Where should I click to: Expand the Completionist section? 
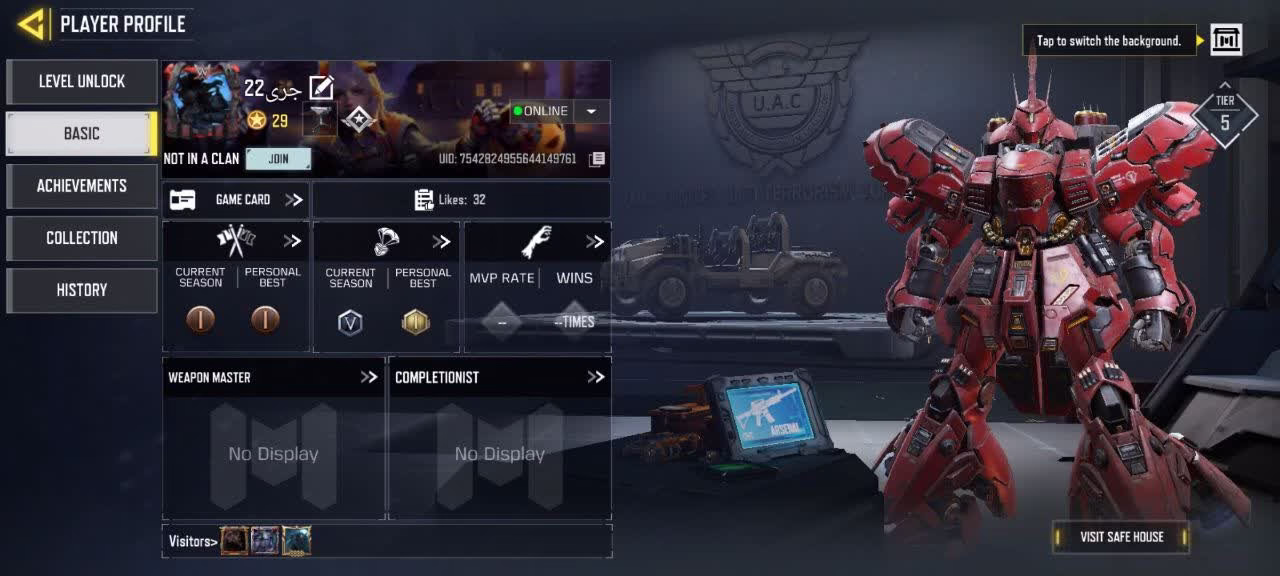pos(596,377)
